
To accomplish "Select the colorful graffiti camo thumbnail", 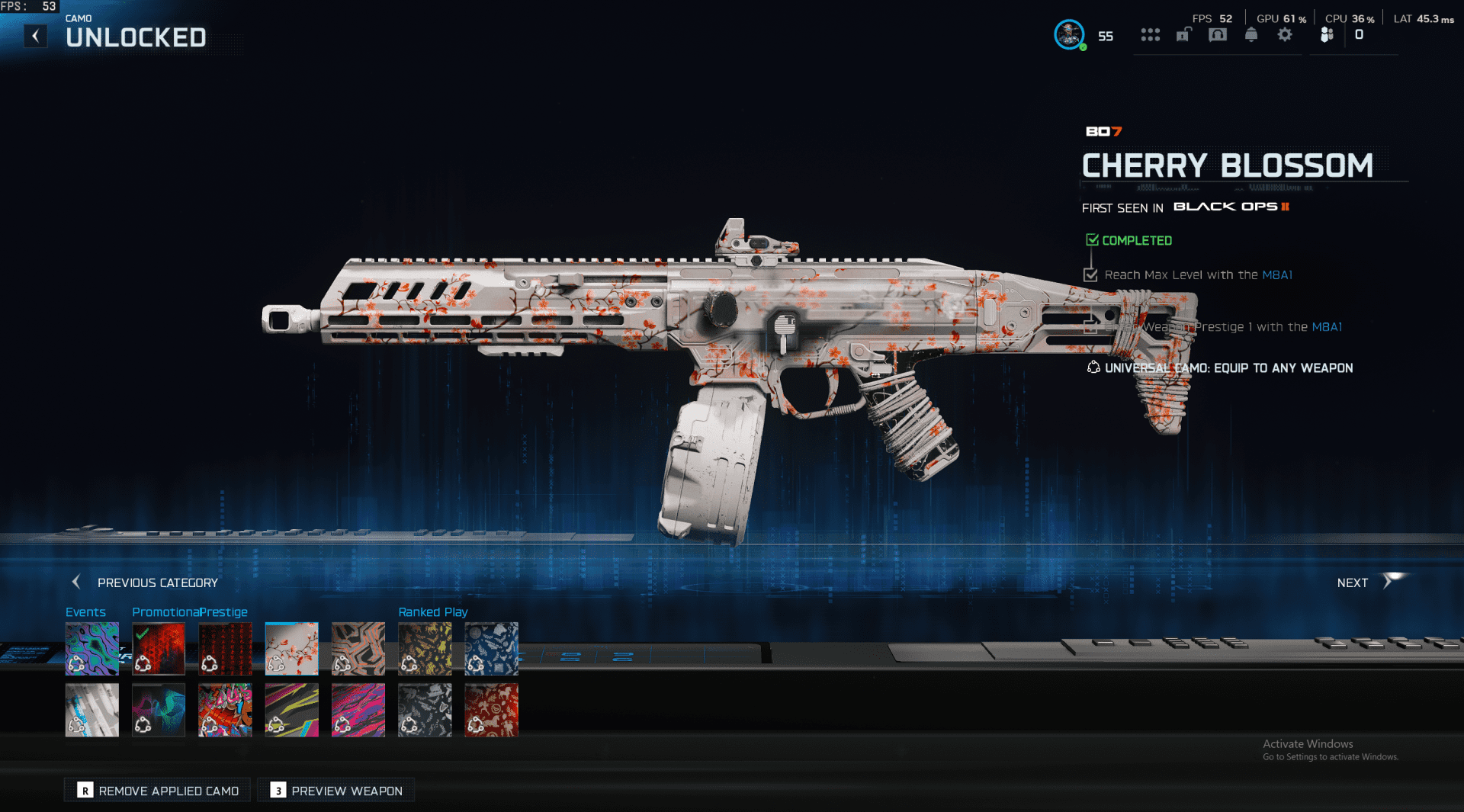I will pos(225,710).
